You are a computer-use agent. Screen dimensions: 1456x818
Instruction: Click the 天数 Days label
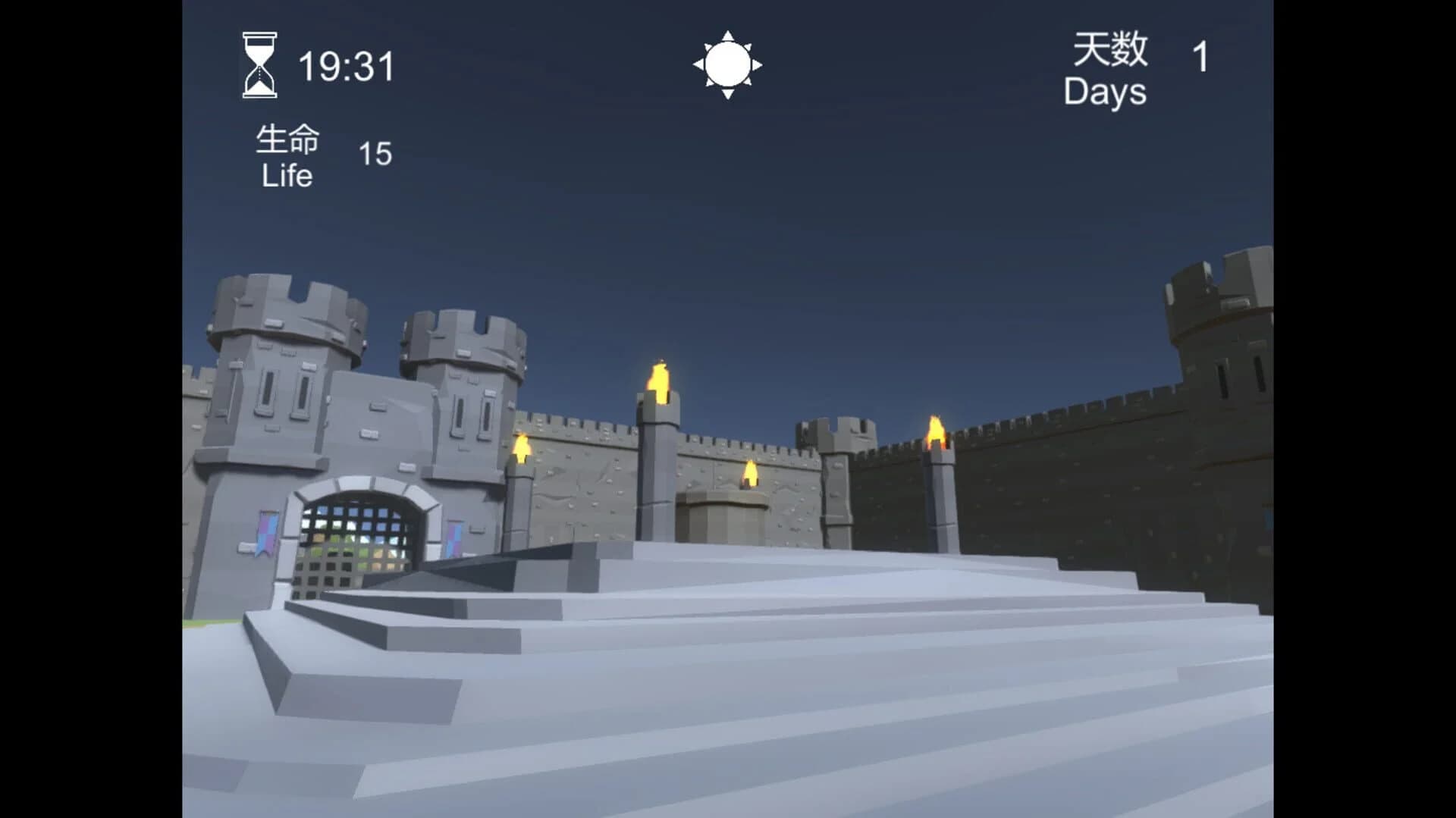coord(1106,71)
